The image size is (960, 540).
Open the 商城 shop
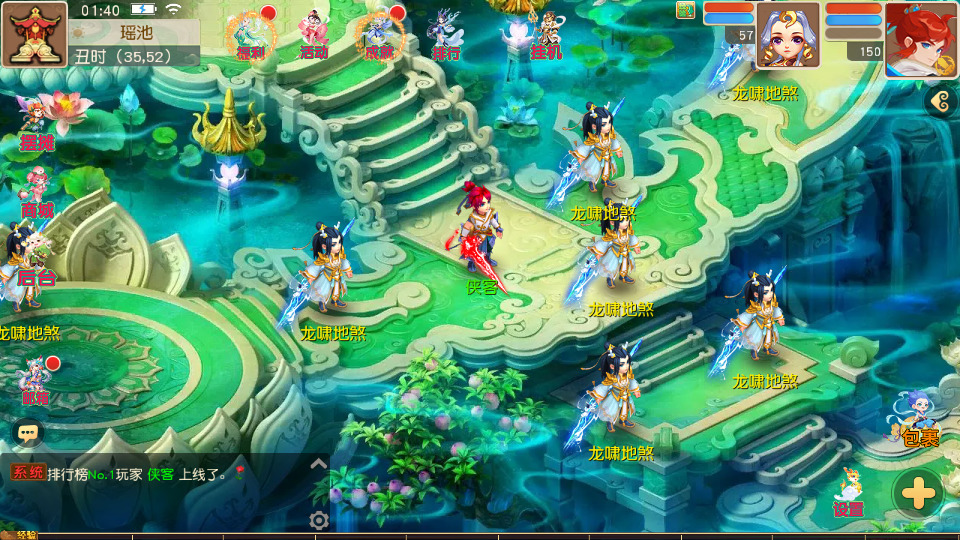[37, 192]
